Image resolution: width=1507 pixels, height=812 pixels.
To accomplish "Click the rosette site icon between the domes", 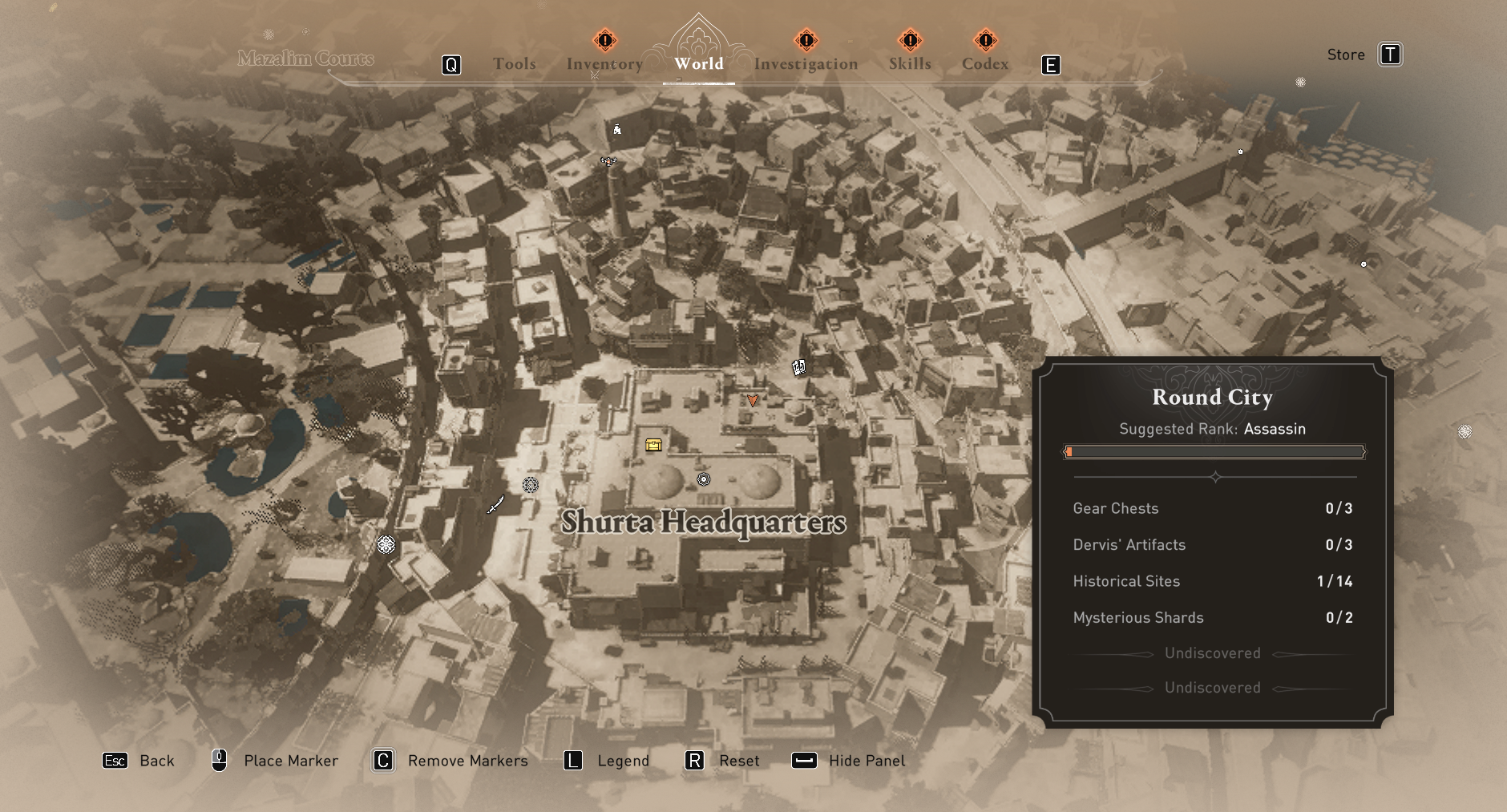I will coord(704,480).
